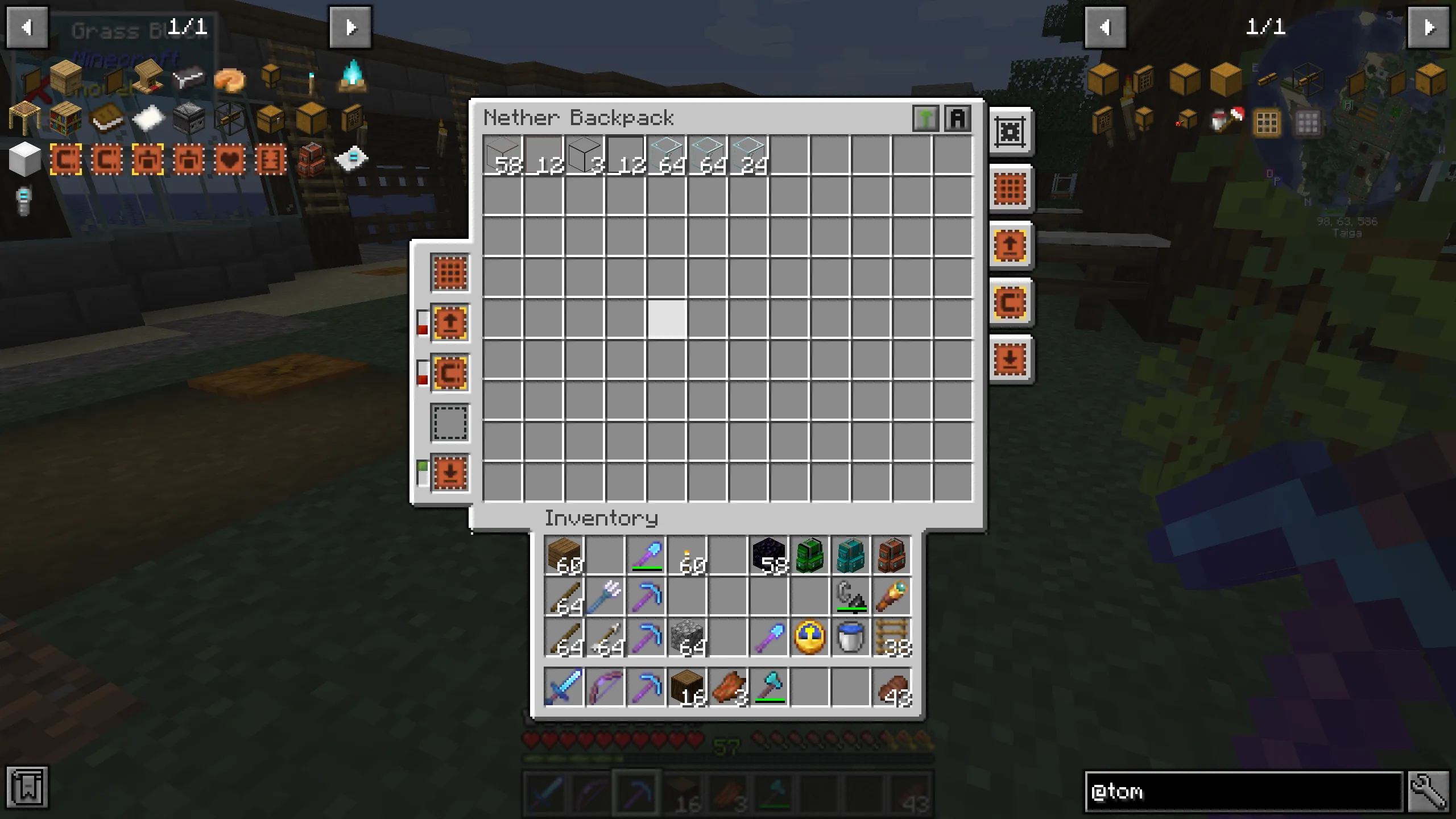Select the water bucket in the player inventory
Screen dimensions: 1456x819
(x=852, y=637)
